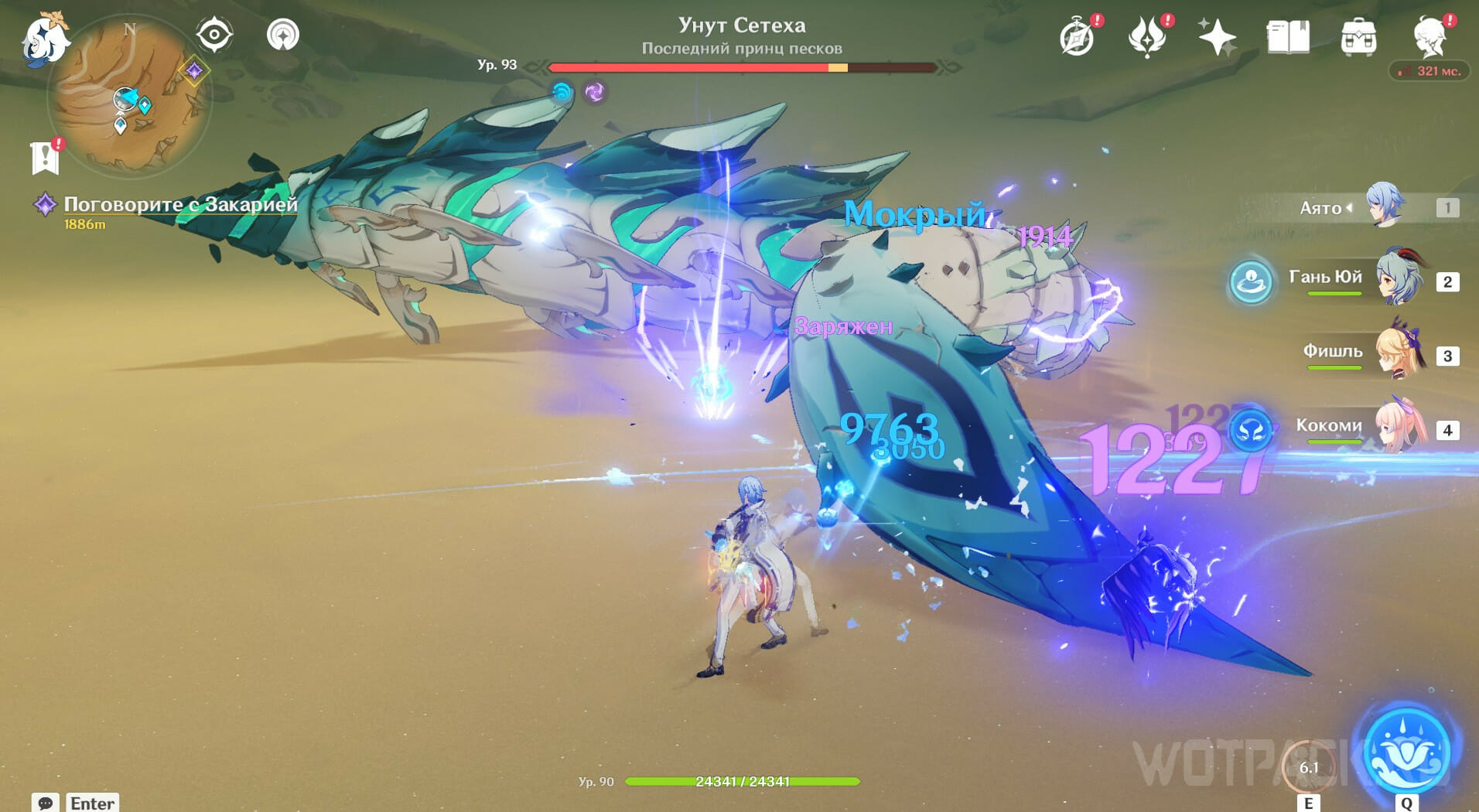Open the battle pass icon
Image resolution: width=1479 pixels, height=812 pixels.
click(1147, 37)
